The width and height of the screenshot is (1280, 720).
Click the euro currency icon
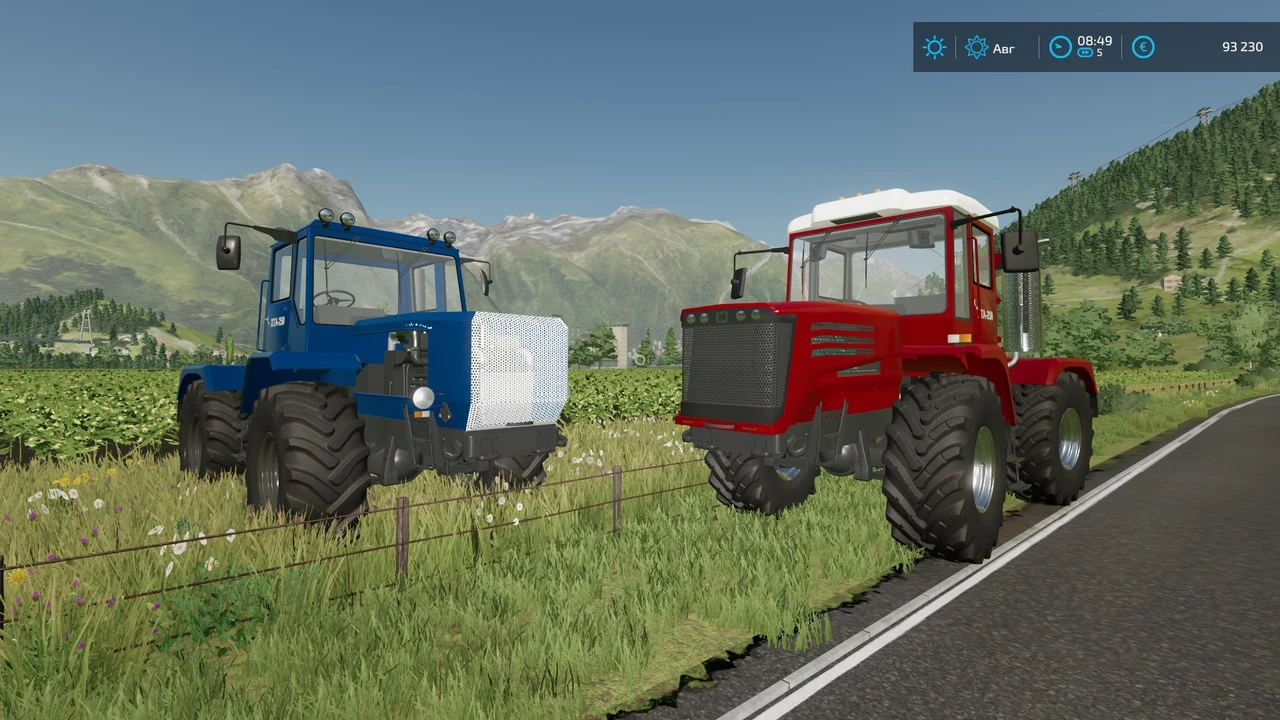tap(1143, 47)
